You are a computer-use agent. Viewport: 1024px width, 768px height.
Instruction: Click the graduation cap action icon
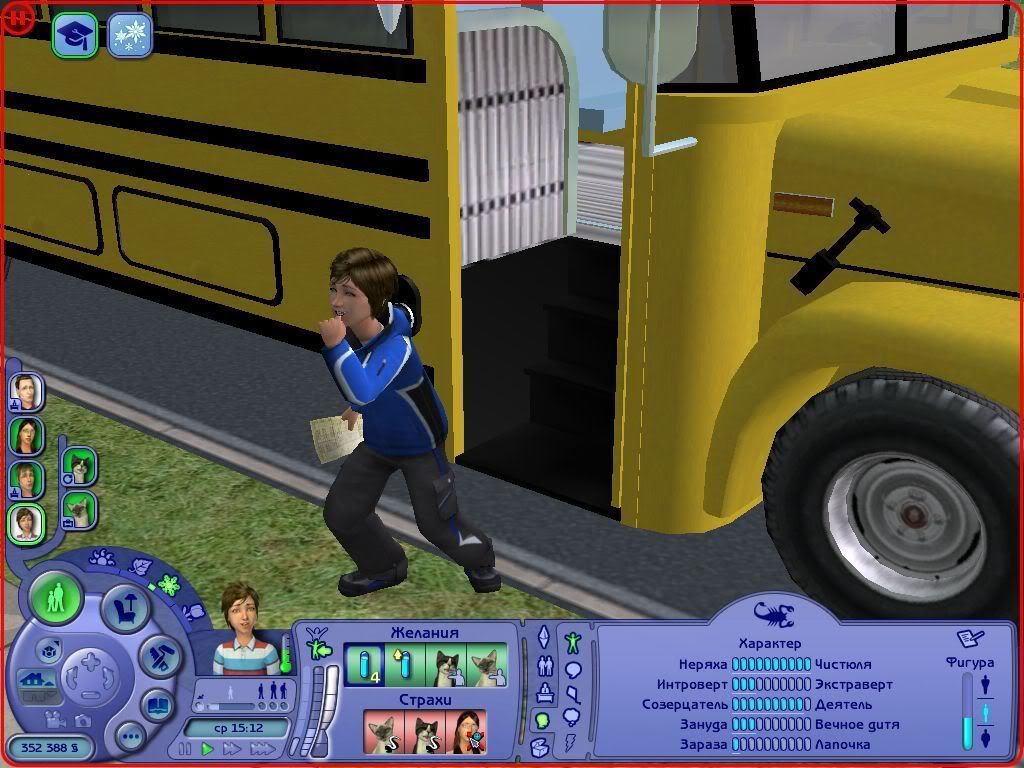[x=75, y=35]
